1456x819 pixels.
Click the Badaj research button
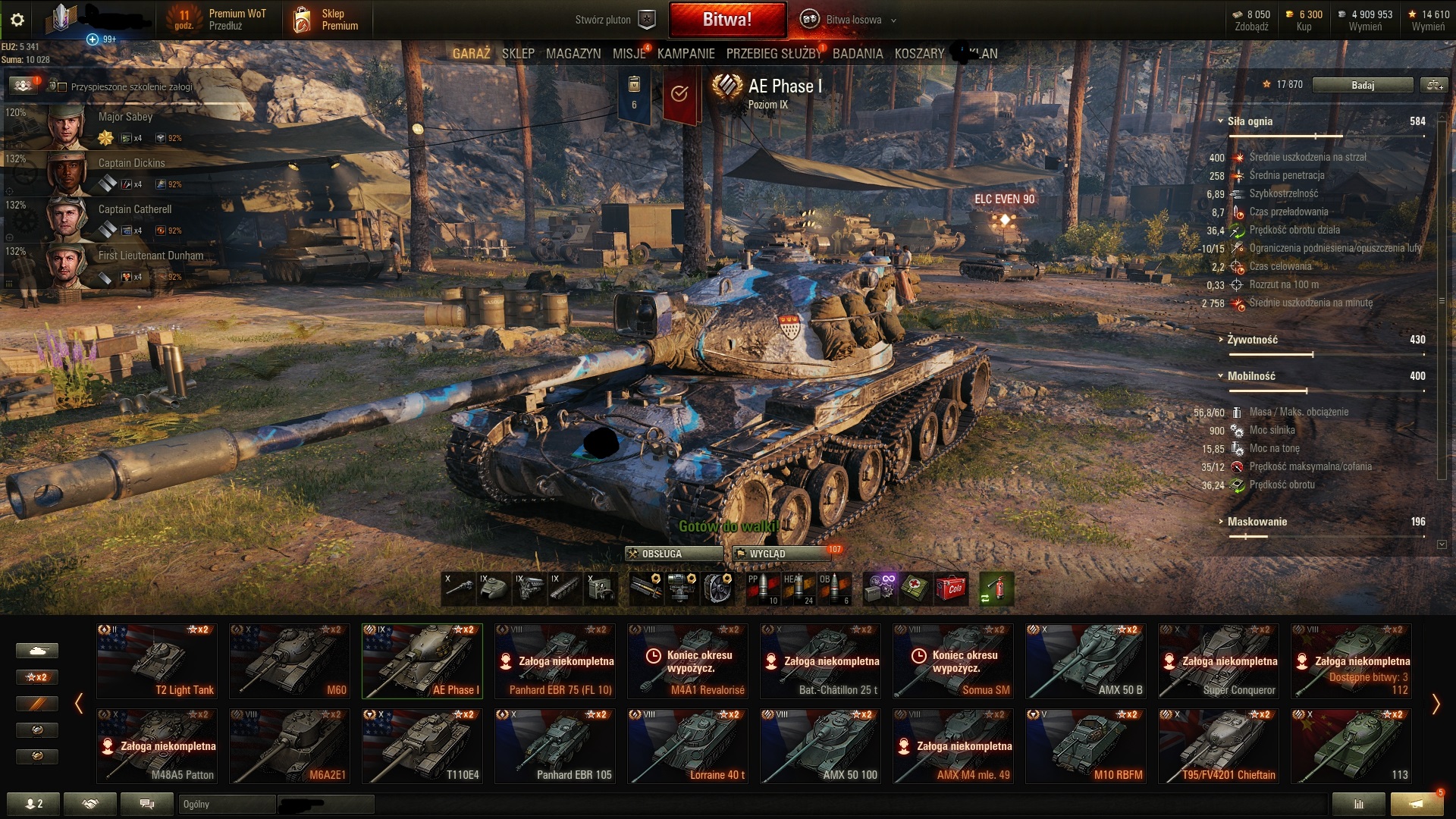click(x=1362, y=85)
